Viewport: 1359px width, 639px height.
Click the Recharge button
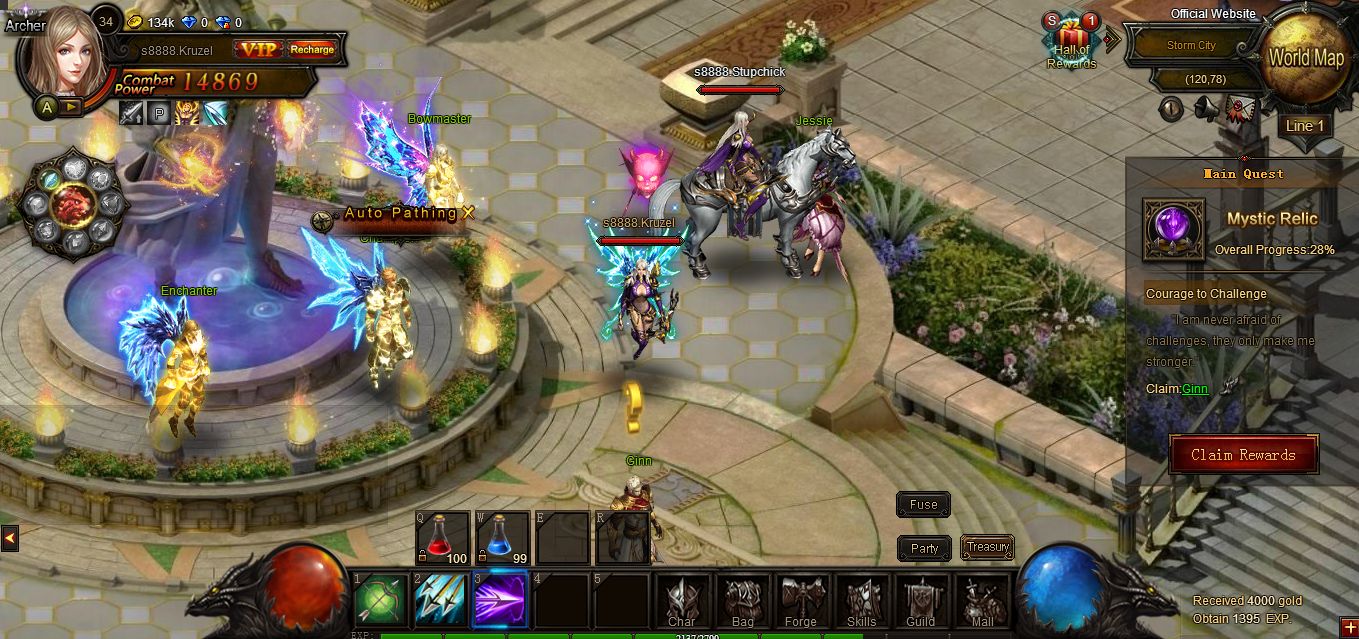pos(312,48)
